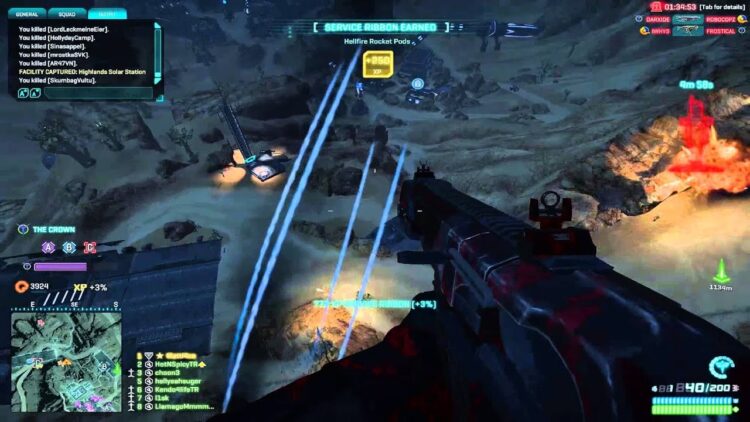Select capture point B indicator
Viewport: 750px width, 422px height.
click(x=68, y=247)
